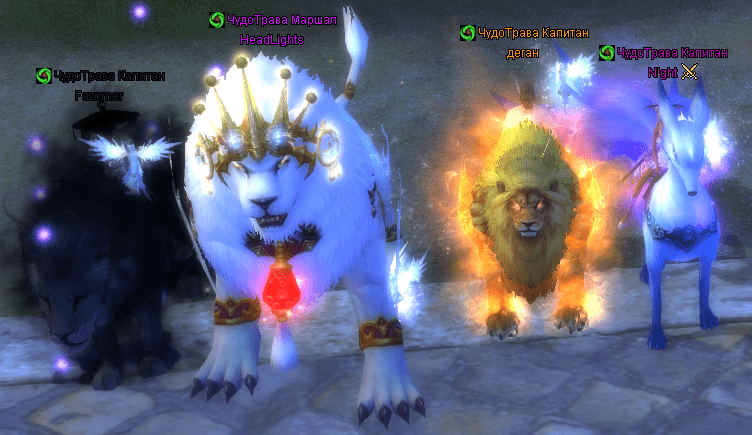752x435 pixels.
Task: Target the Fazzmer name label
Action: click(100, 96)
